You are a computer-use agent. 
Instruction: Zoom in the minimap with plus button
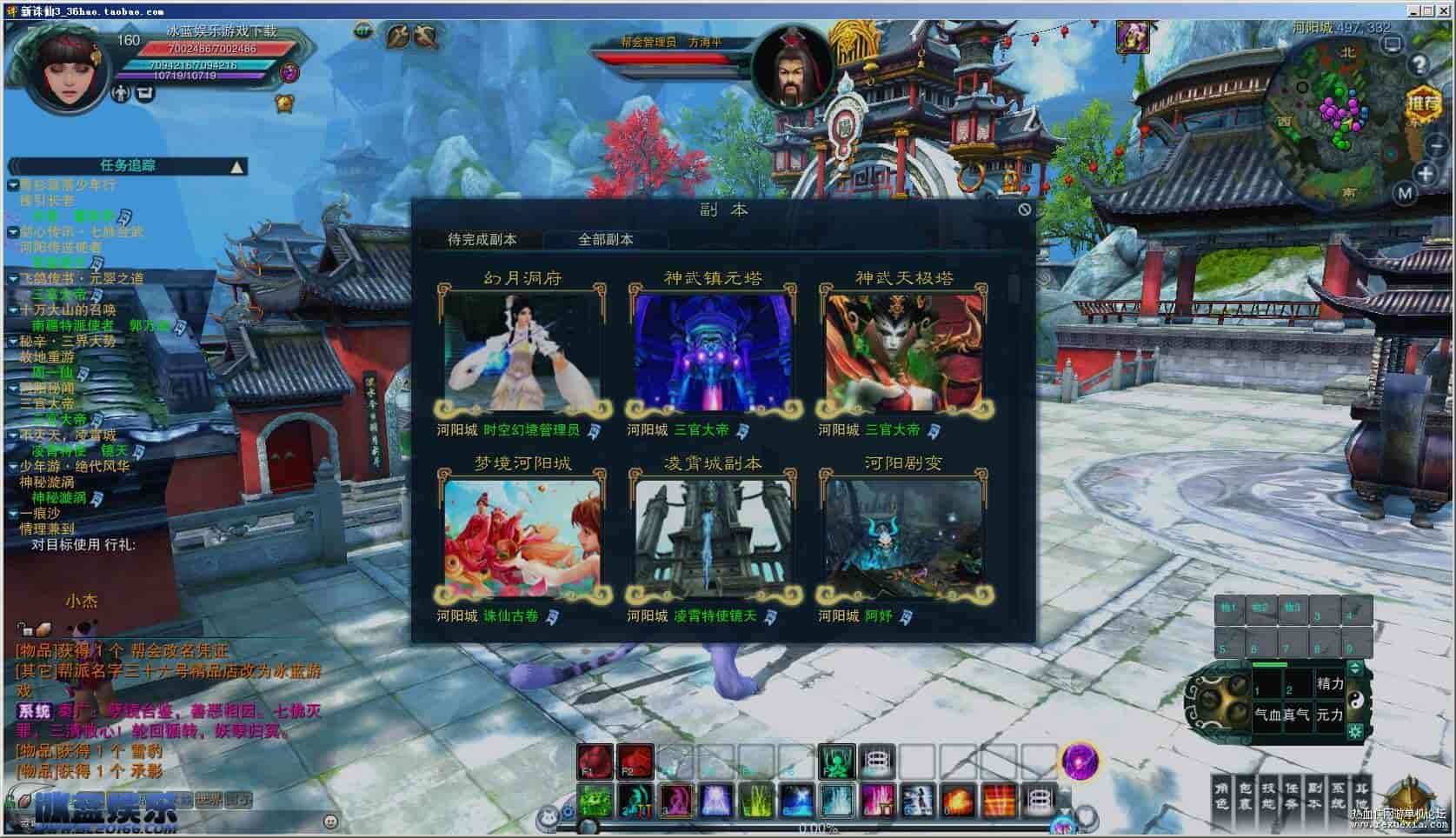[x=1426, y=174]
